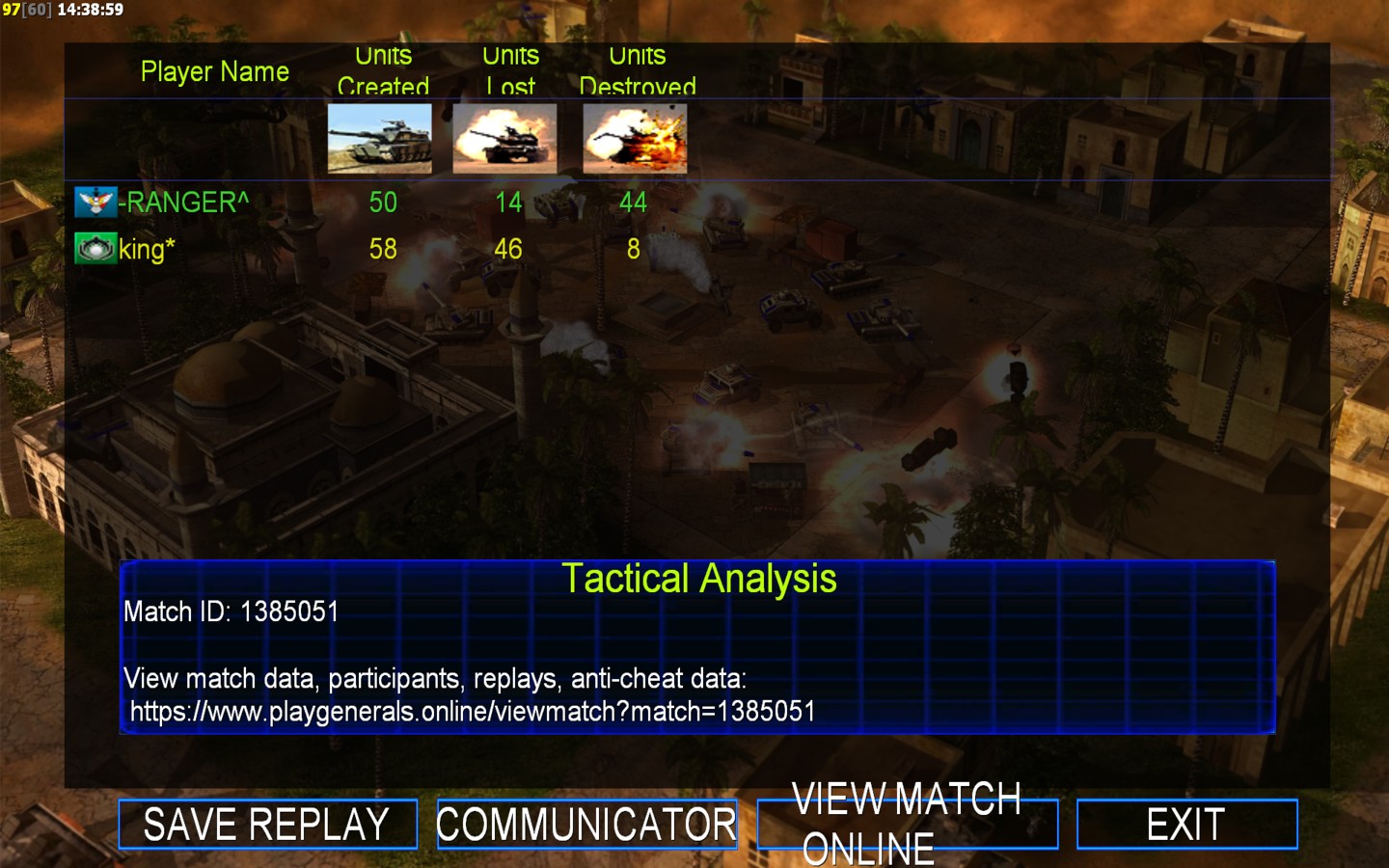Image resolution: width=1389 pixels, height=868 pixels.
Task: Select player -RANGER^ in the score list
Action: [x=183, y=203]
